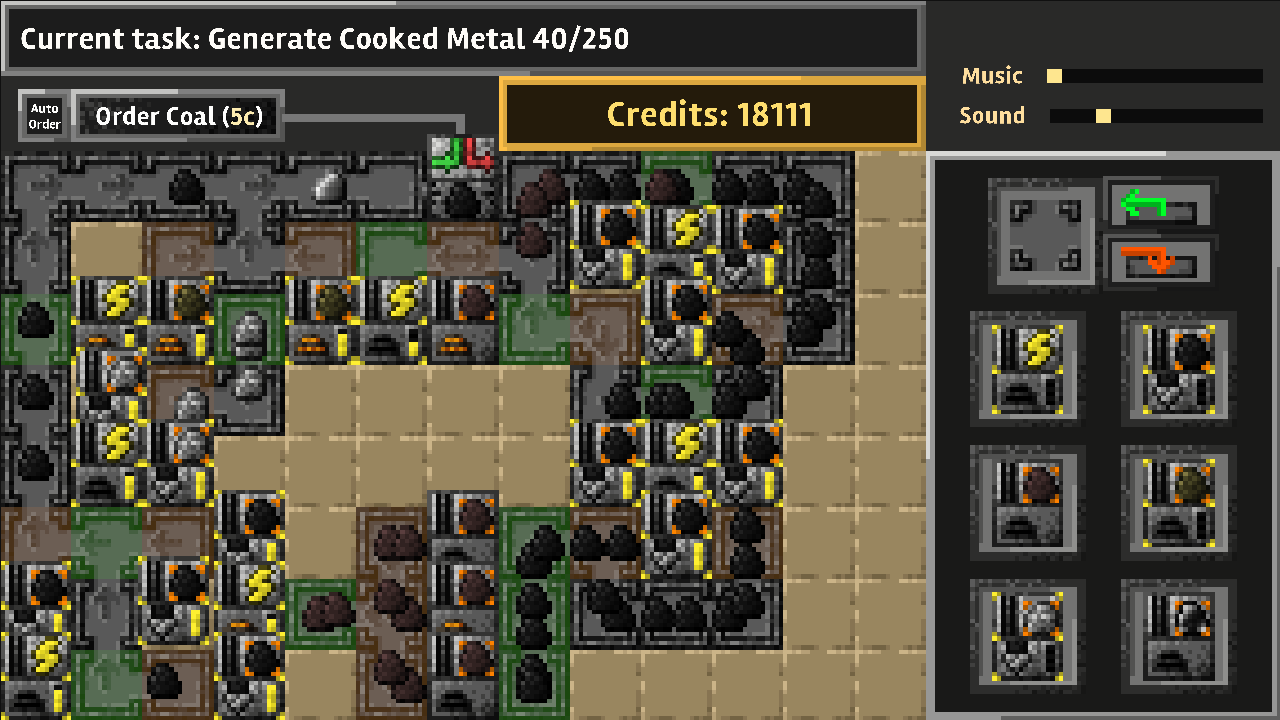The width and height of the screenshot is (1280, 720).
Task: Select the lightning bolt generator machine in the palette
Action: tap(1029, 369)
